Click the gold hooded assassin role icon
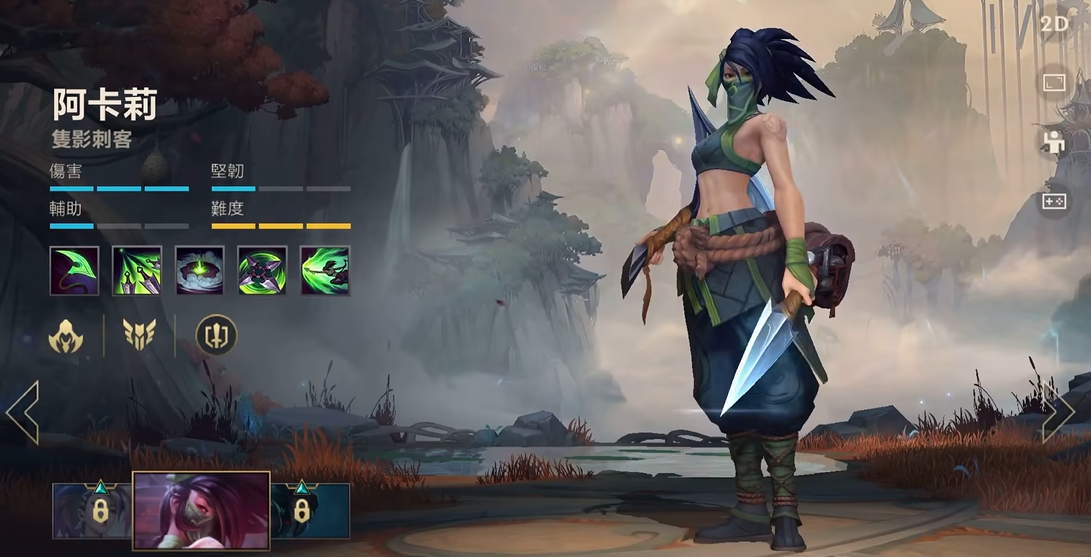1091x557 pixels. [x=66, y=336]
